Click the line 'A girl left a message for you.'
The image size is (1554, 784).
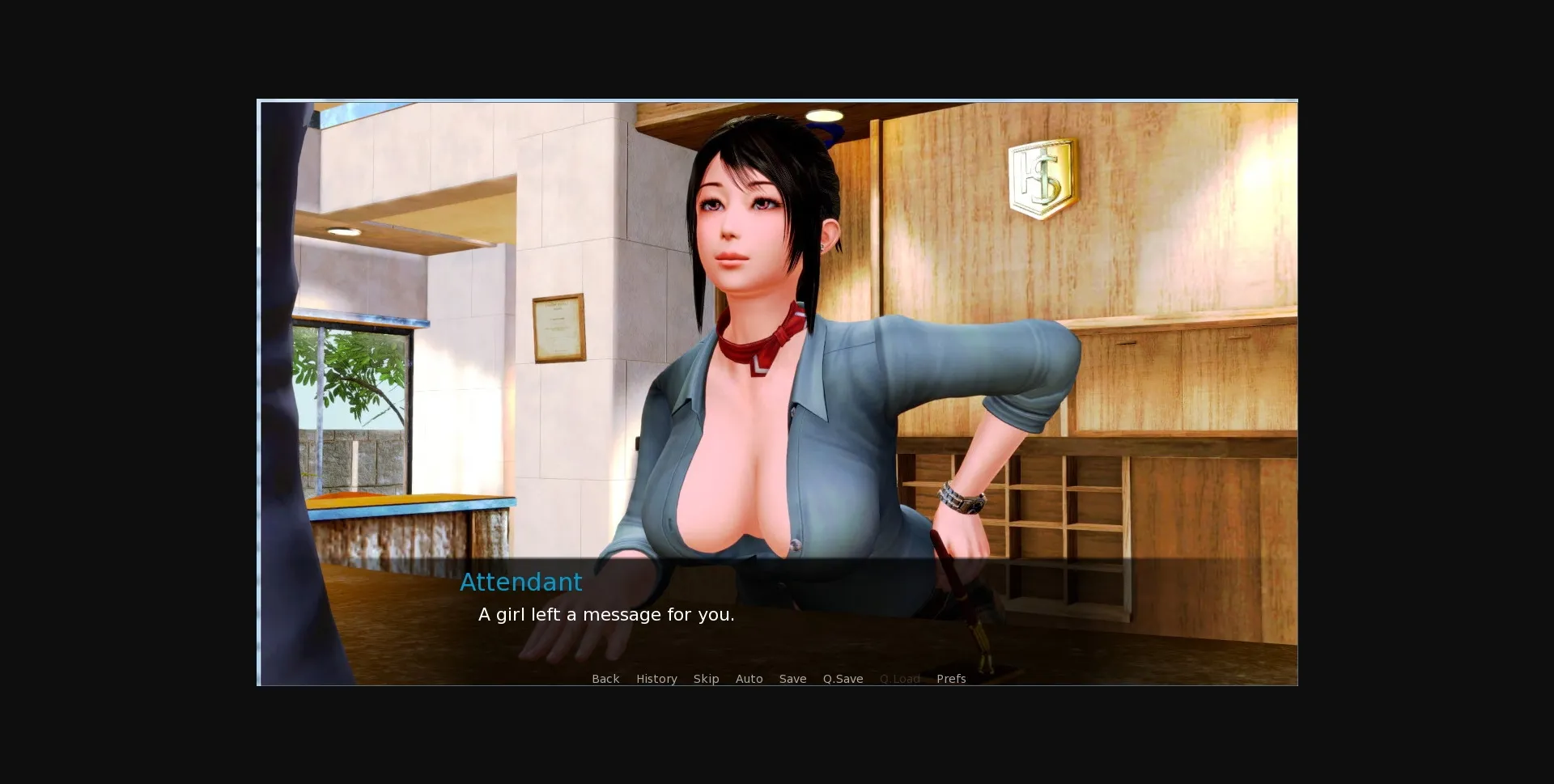pyautogui.click(x=606, y=614)
